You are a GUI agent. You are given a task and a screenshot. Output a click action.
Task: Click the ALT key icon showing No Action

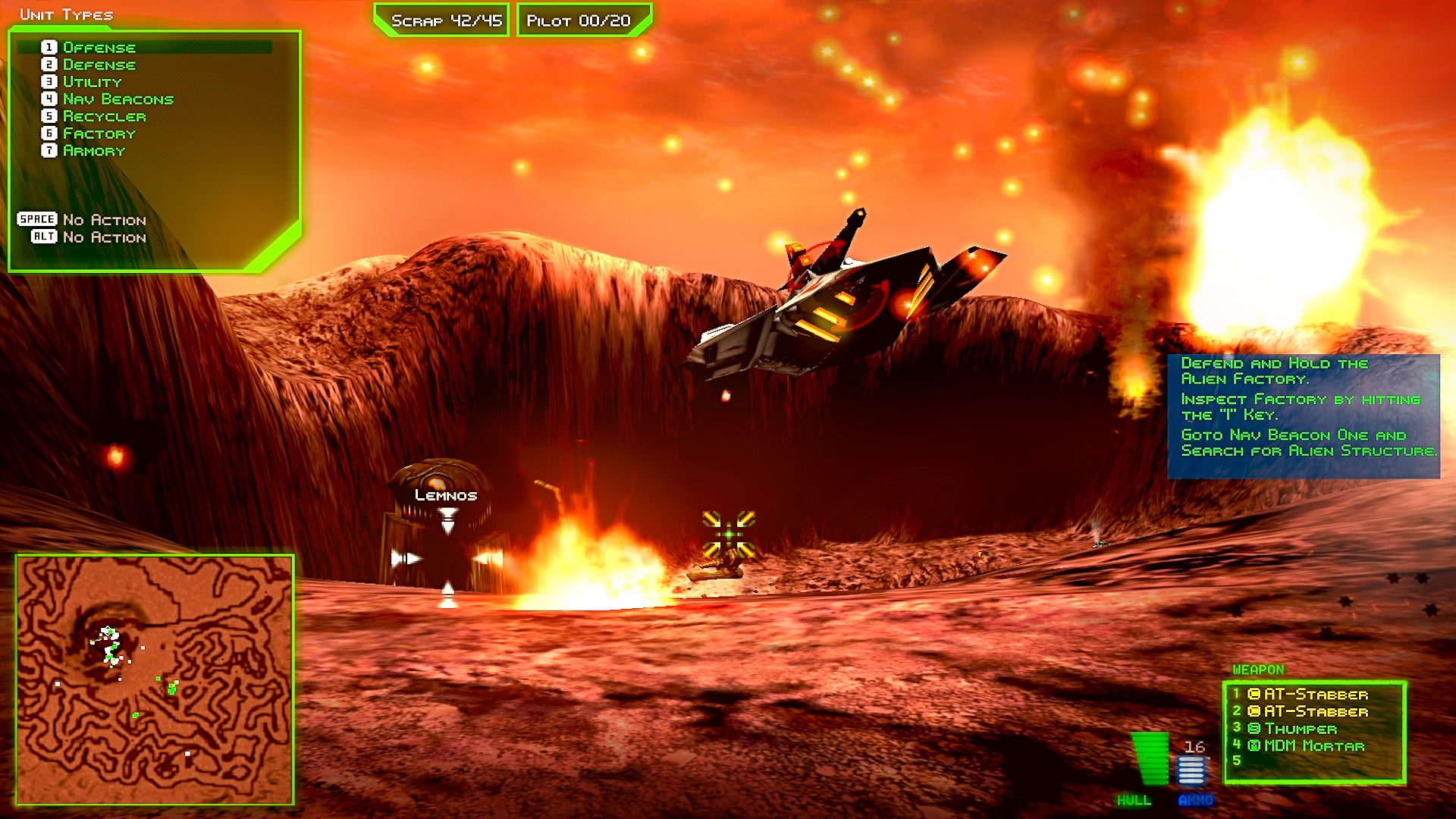(44, 237)
